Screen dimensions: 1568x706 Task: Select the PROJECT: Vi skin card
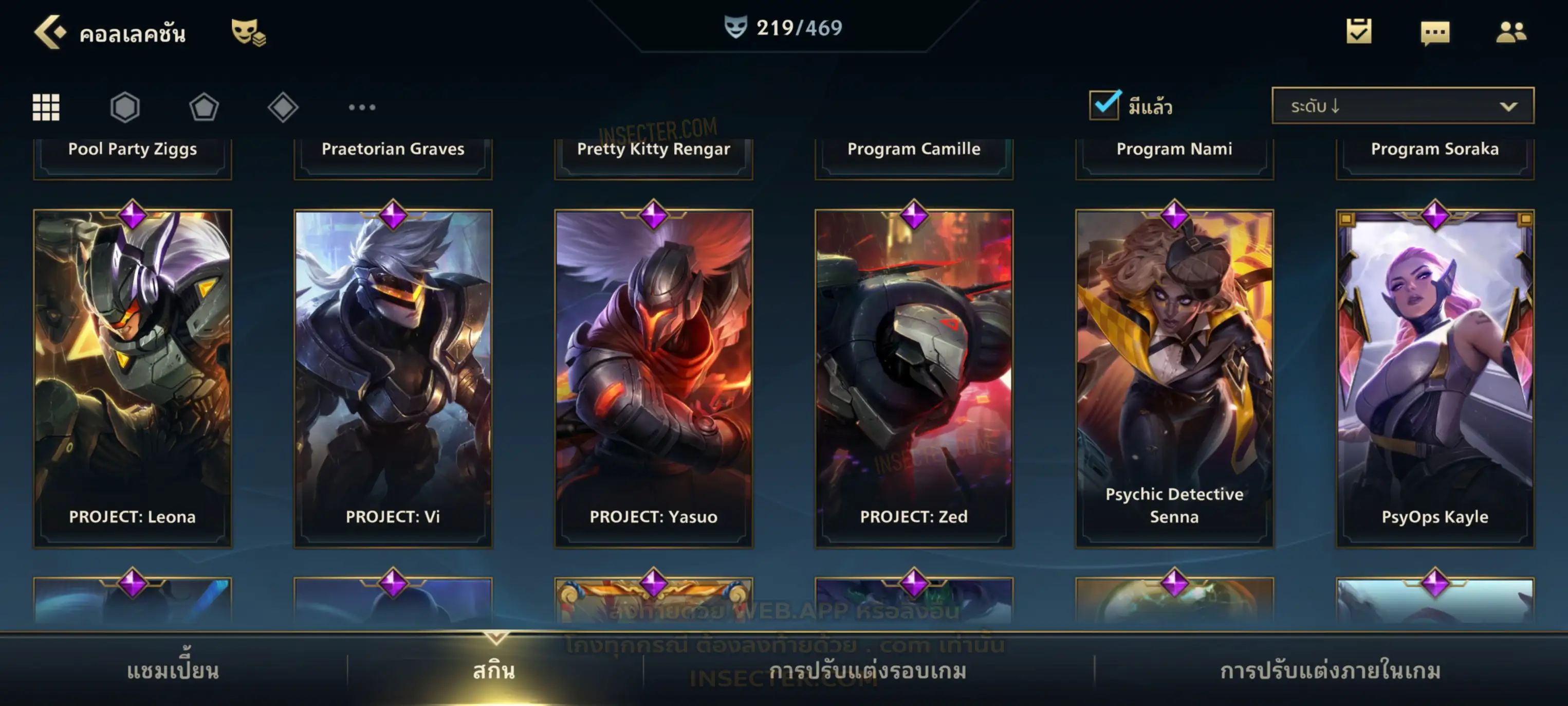point(393,377)
